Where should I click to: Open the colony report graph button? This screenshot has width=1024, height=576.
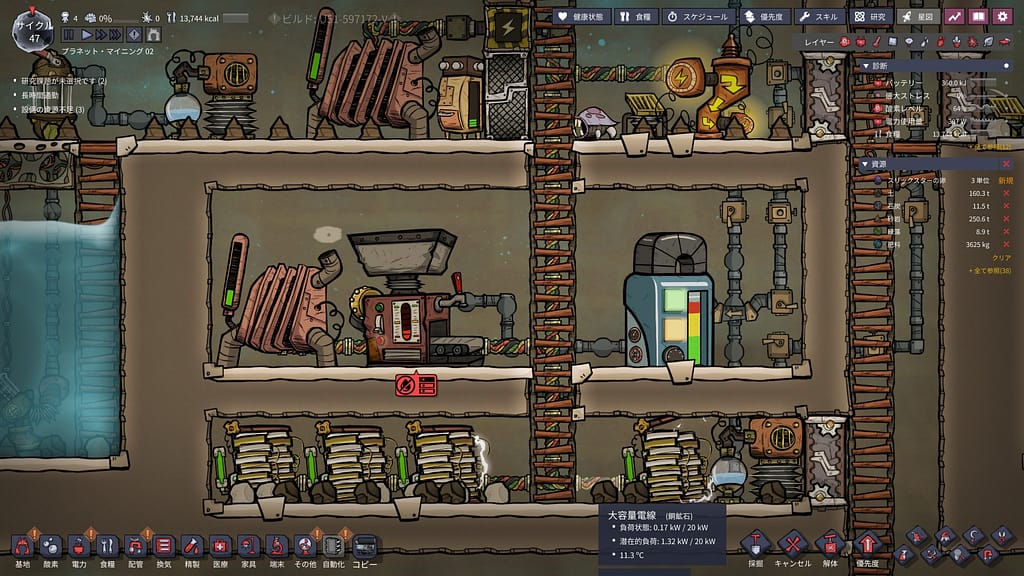(x=954, y=16)
